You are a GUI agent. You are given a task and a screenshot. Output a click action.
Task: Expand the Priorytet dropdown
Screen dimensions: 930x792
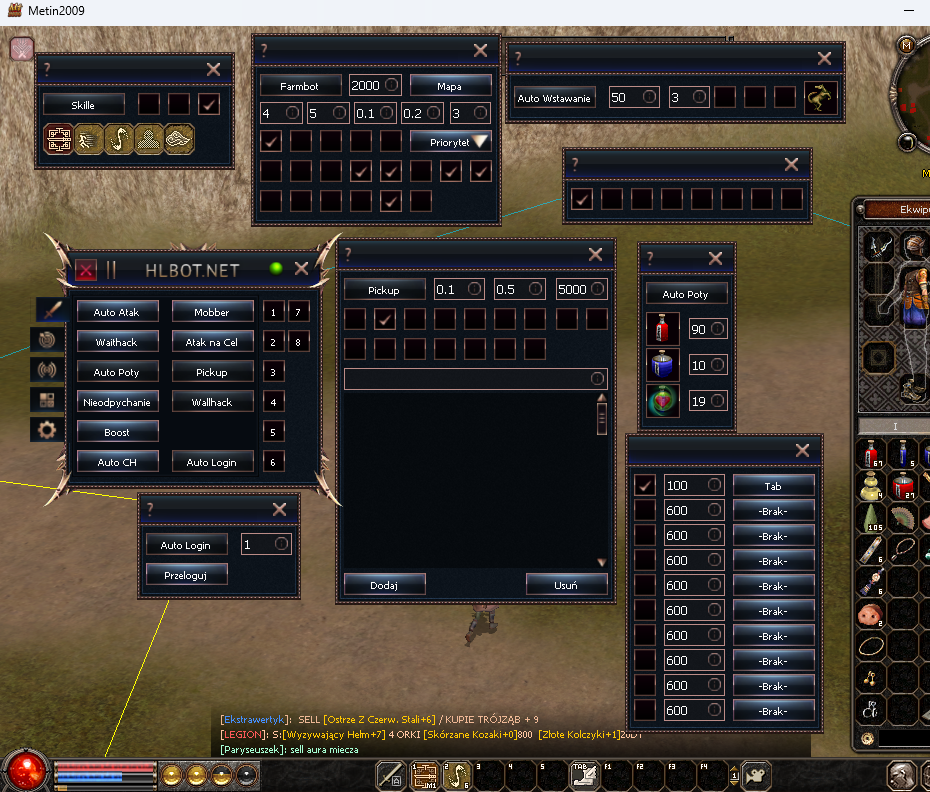click(450, 142)
